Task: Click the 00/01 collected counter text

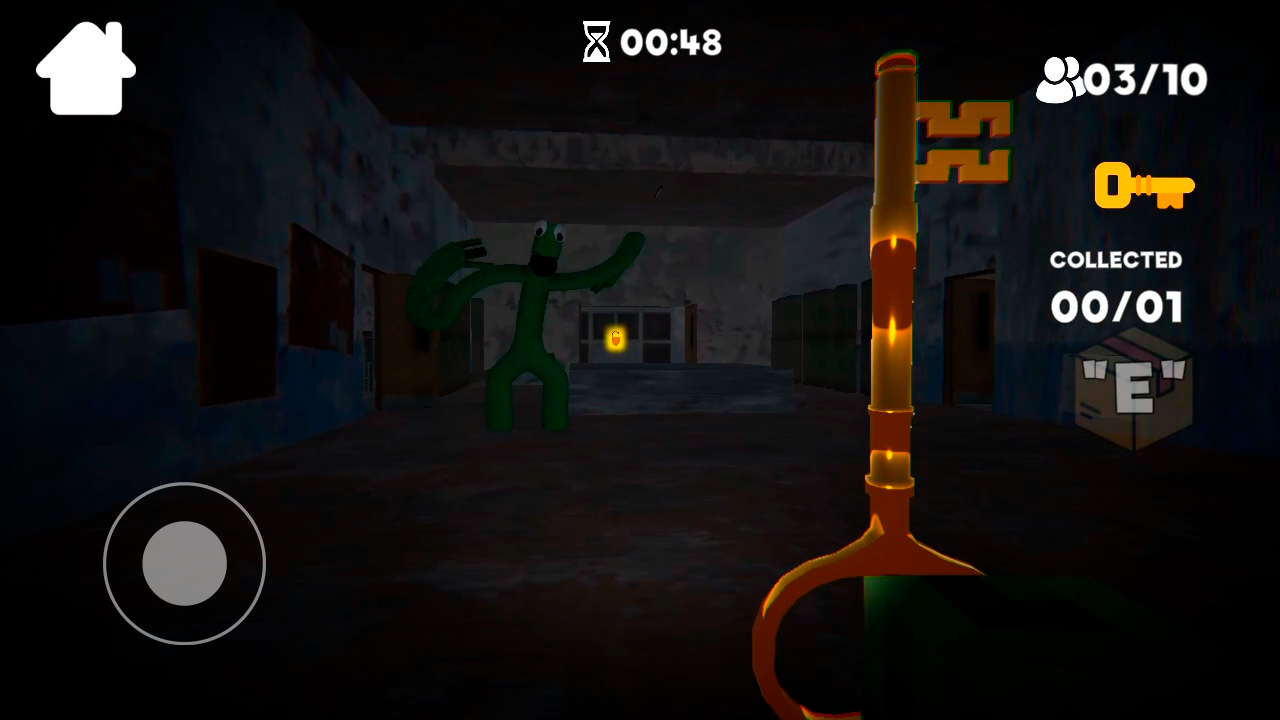Action: (x=1115, y=308)
